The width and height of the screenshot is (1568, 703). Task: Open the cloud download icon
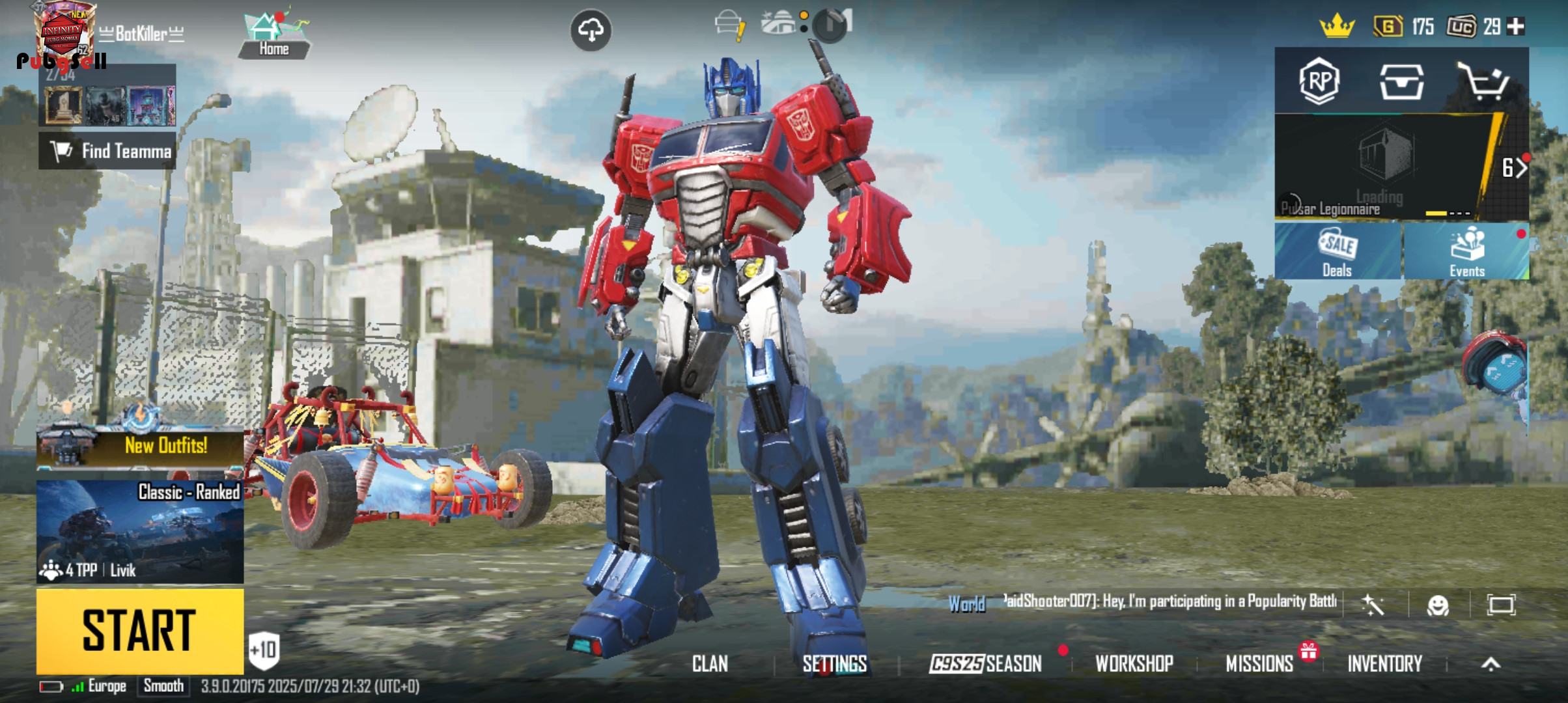coord(591,30)
